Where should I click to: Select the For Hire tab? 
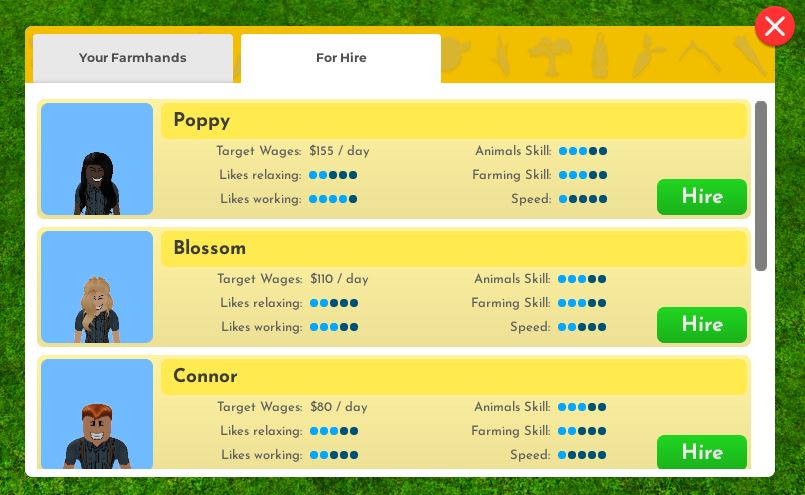pyautogui.click(x=341, y=58)
